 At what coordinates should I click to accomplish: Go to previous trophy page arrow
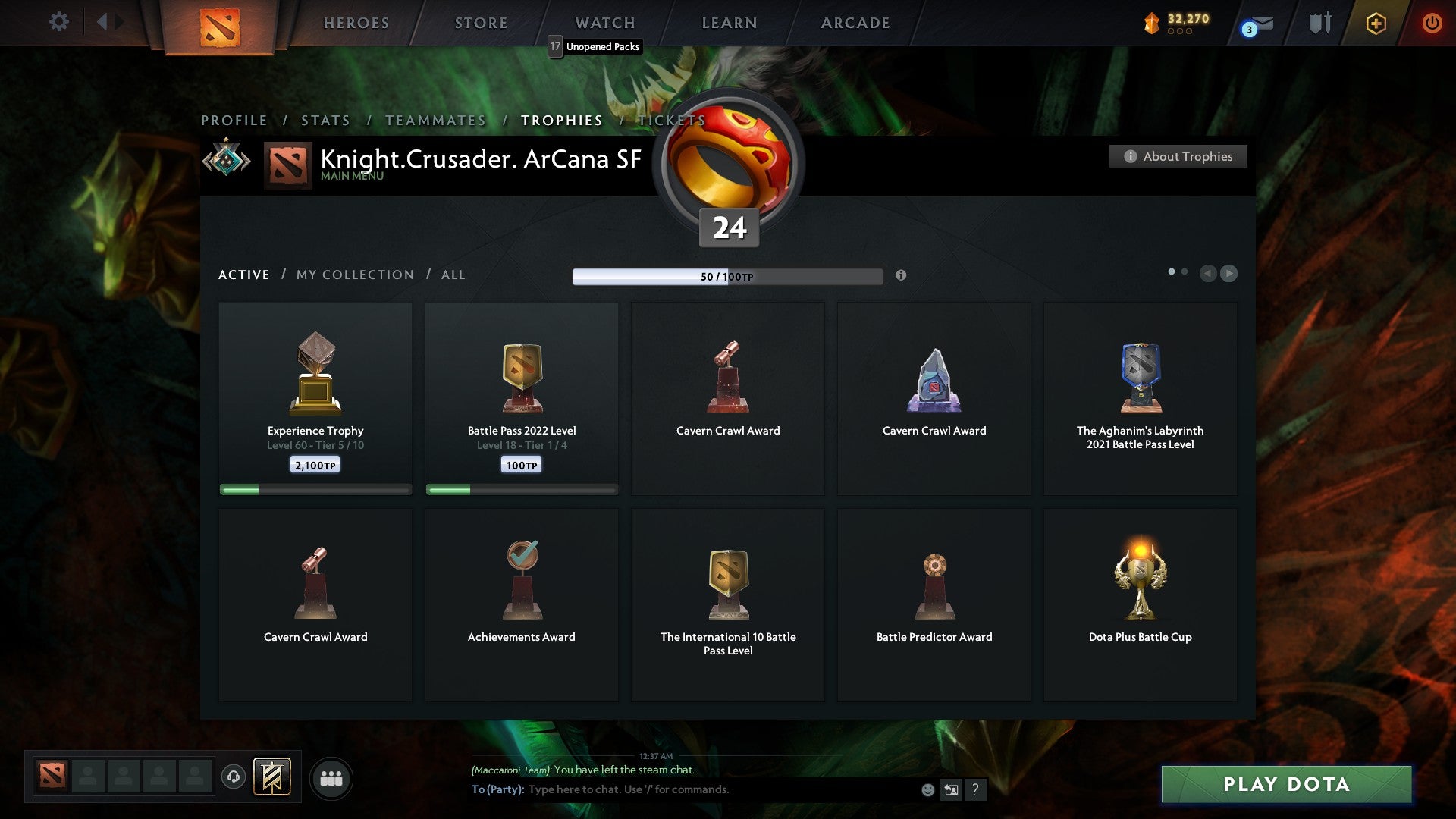[1209, 274]
